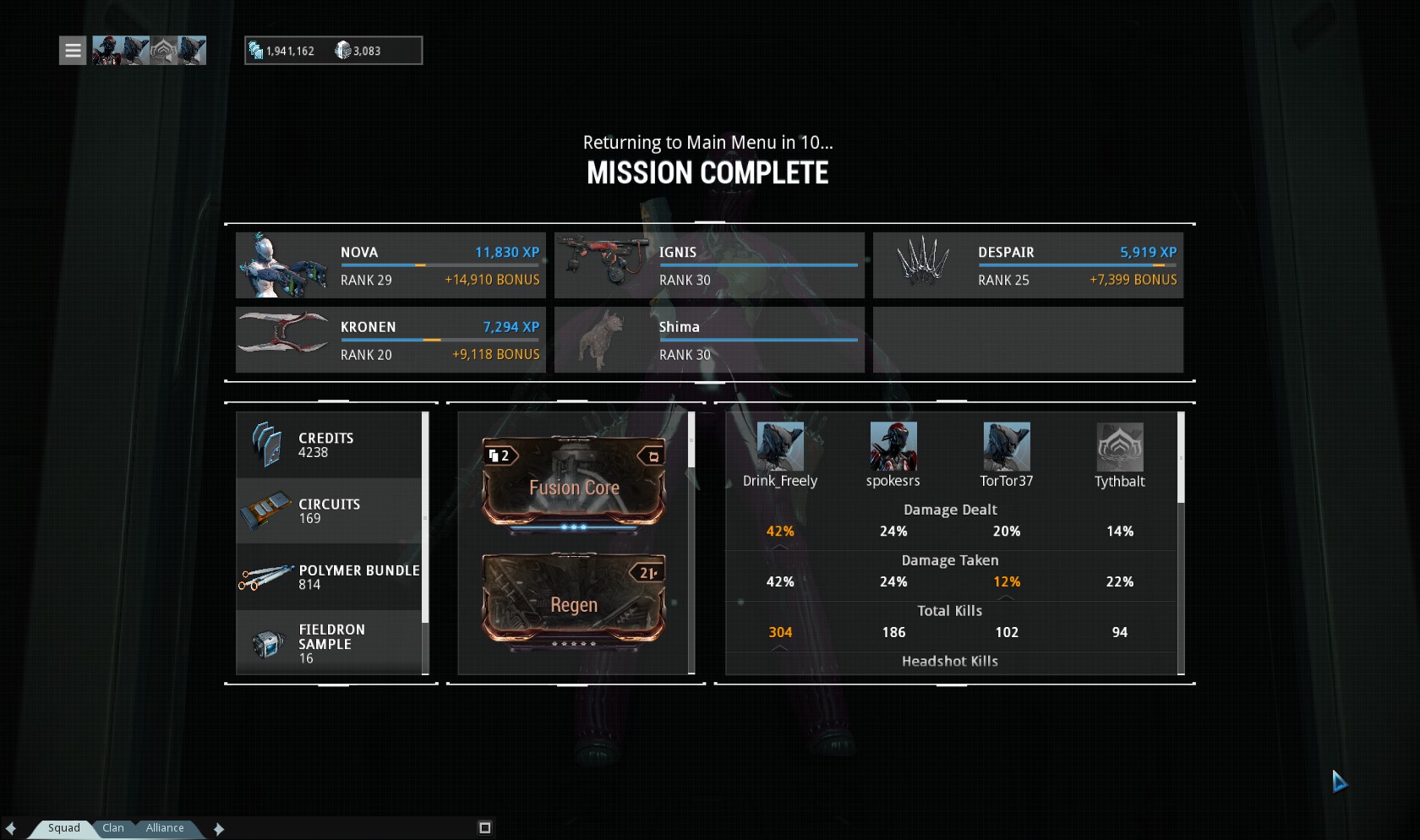Select the Polymer Bundle reward row
Screen dimensions: 1420x840
[x=329, y=577]
